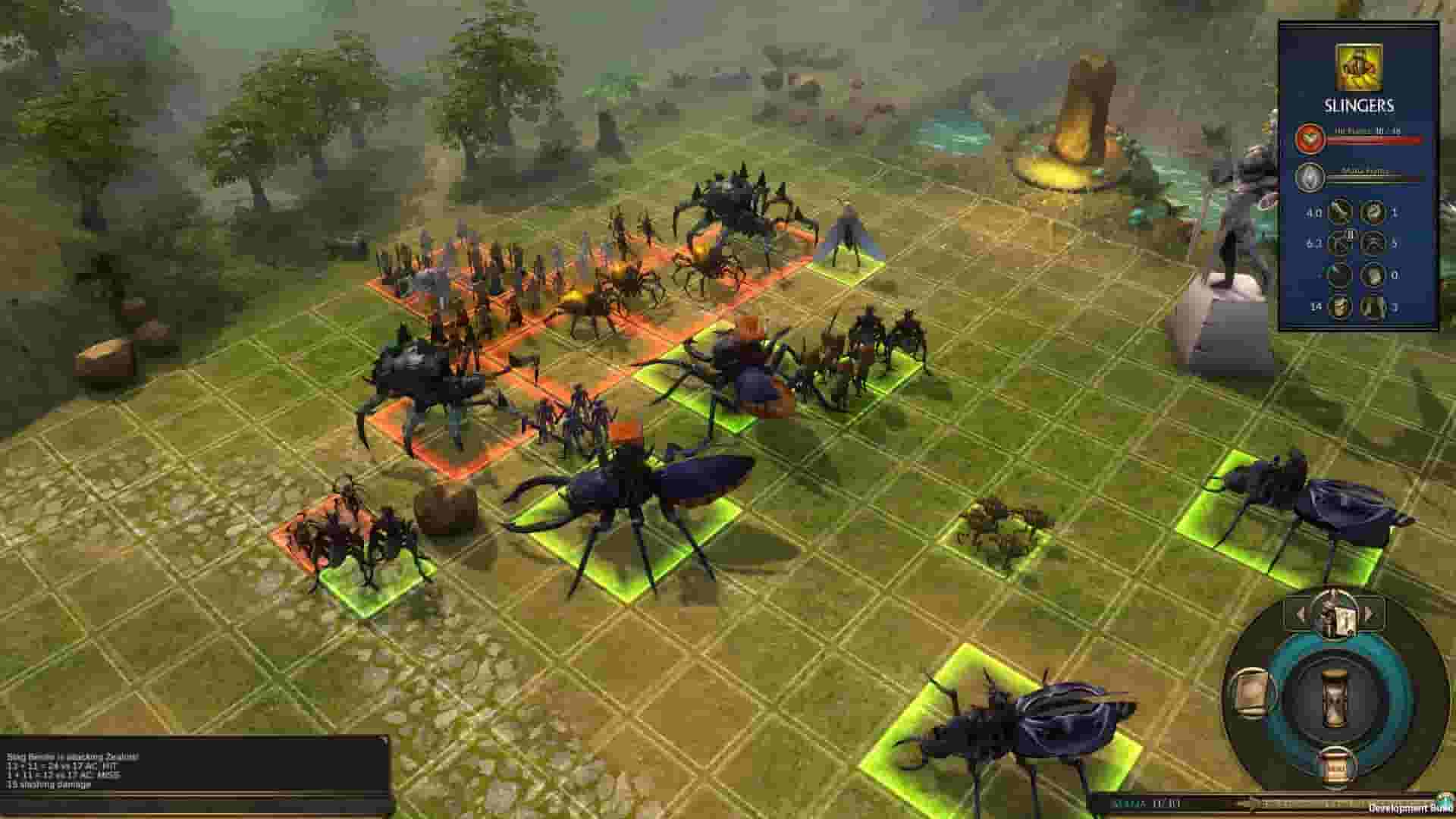This screenshot has width=1456, height=819.
Task: Cycle to previous unit using the left arrow
Action: 1302,614
